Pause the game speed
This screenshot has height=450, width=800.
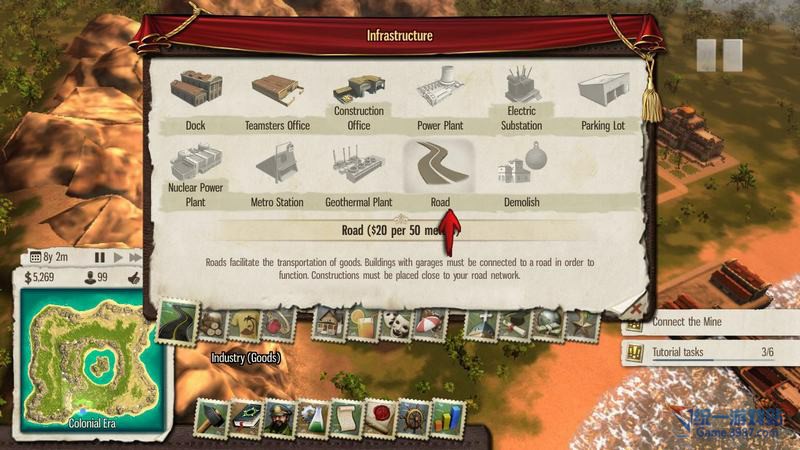100,257
